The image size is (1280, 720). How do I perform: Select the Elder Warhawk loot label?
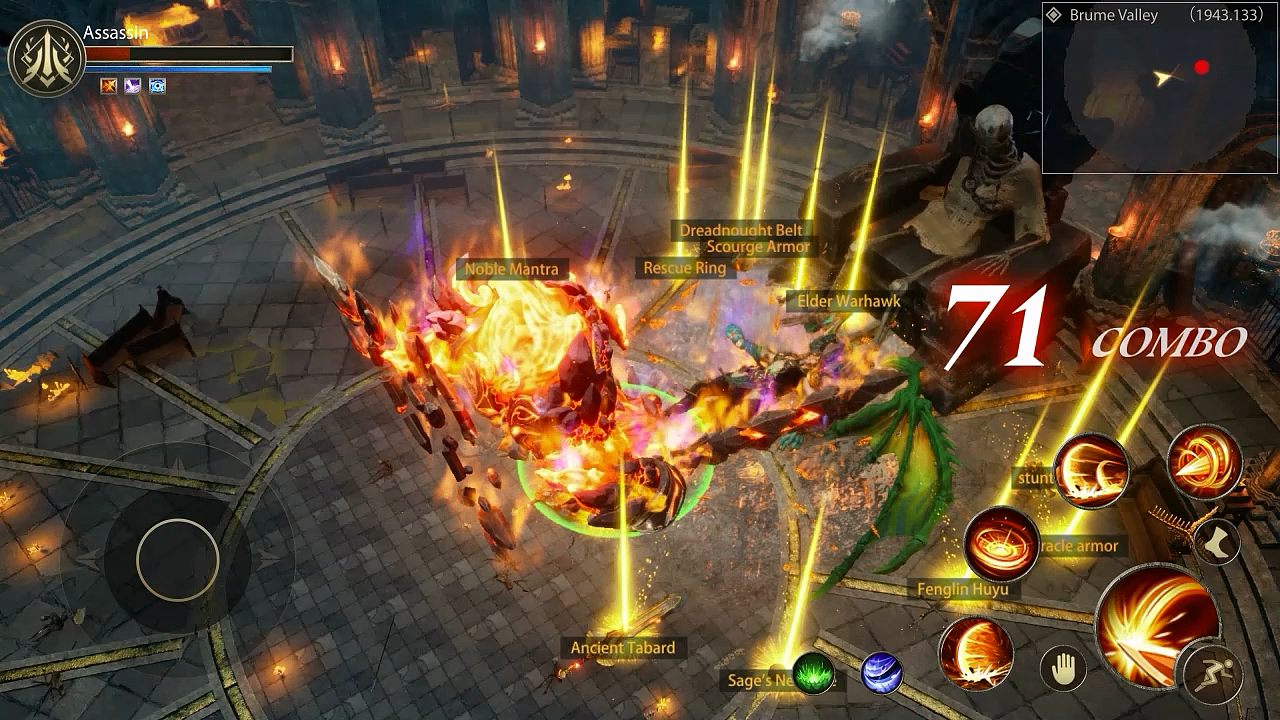pos(848,301)
